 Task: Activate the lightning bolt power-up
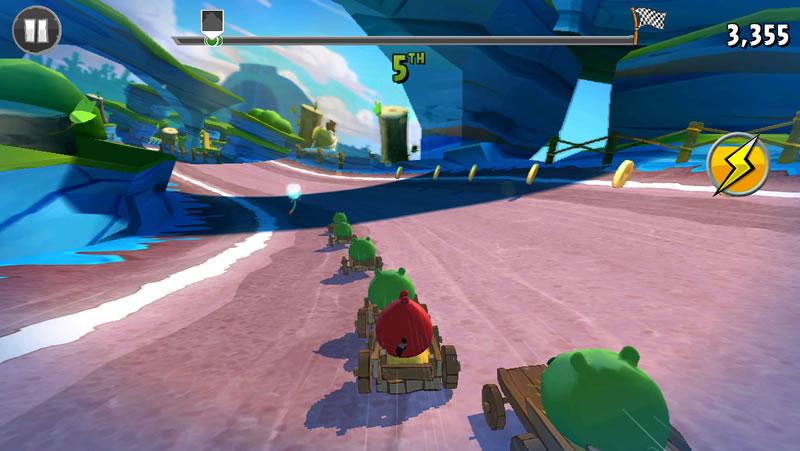click(x=738, y=164)
